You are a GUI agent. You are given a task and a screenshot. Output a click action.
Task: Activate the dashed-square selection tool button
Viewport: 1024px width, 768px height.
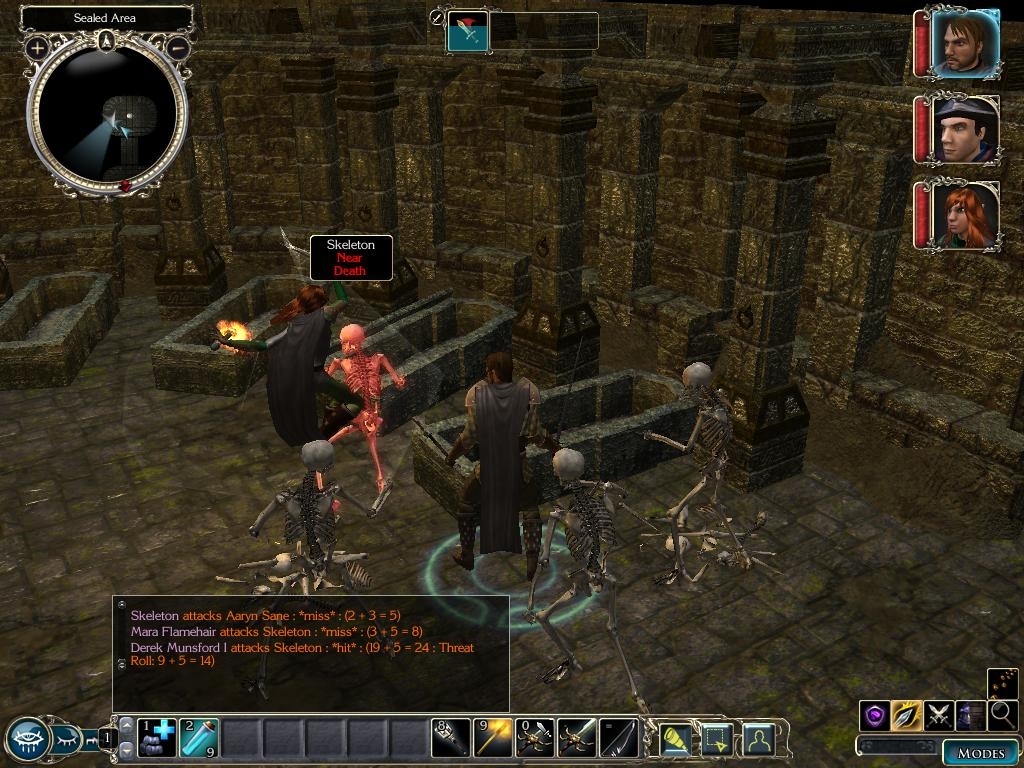(x=719, y=739)
